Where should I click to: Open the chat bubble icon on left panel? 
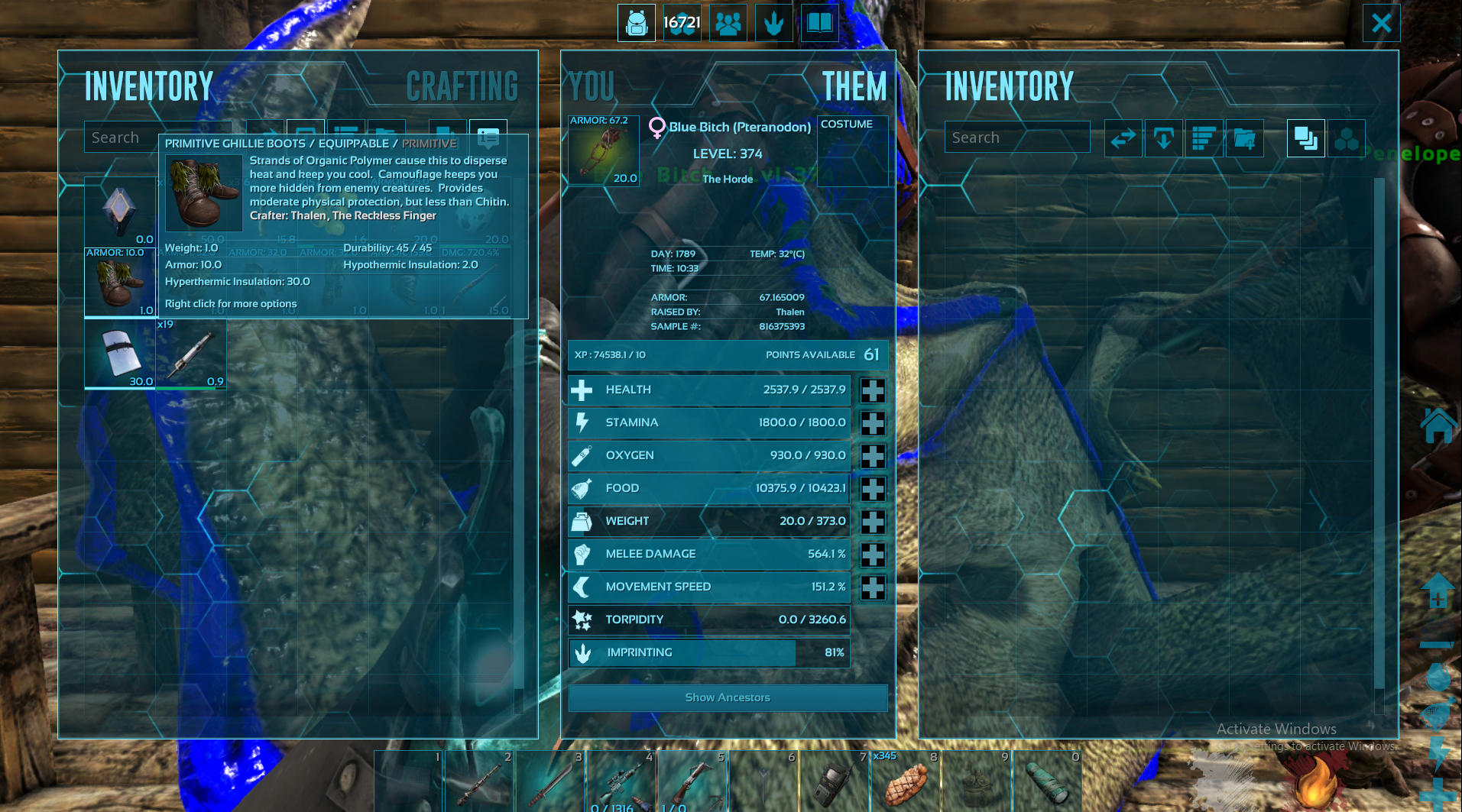(488, 138)
